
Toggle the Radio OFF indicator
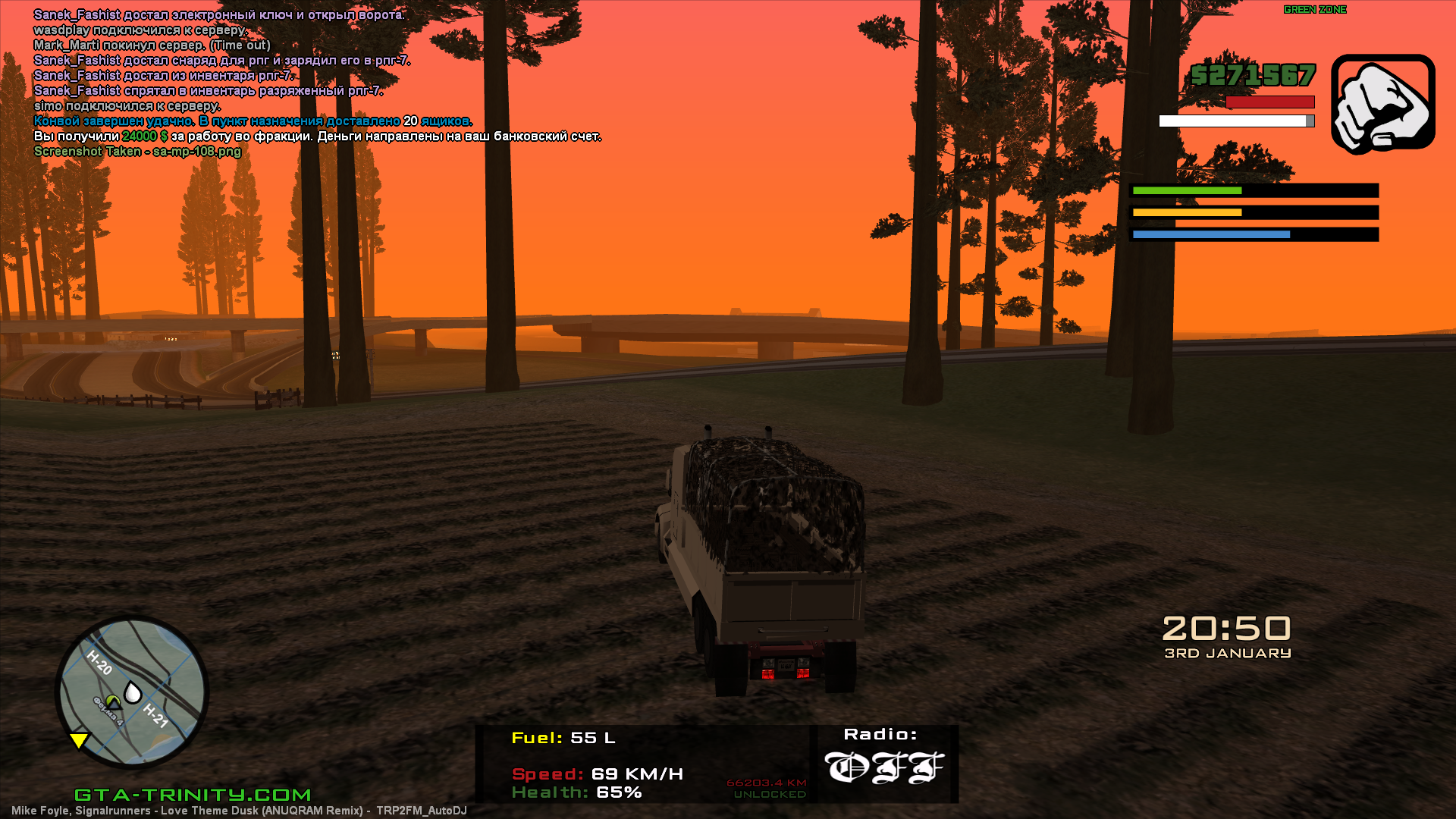coord(884,767)
